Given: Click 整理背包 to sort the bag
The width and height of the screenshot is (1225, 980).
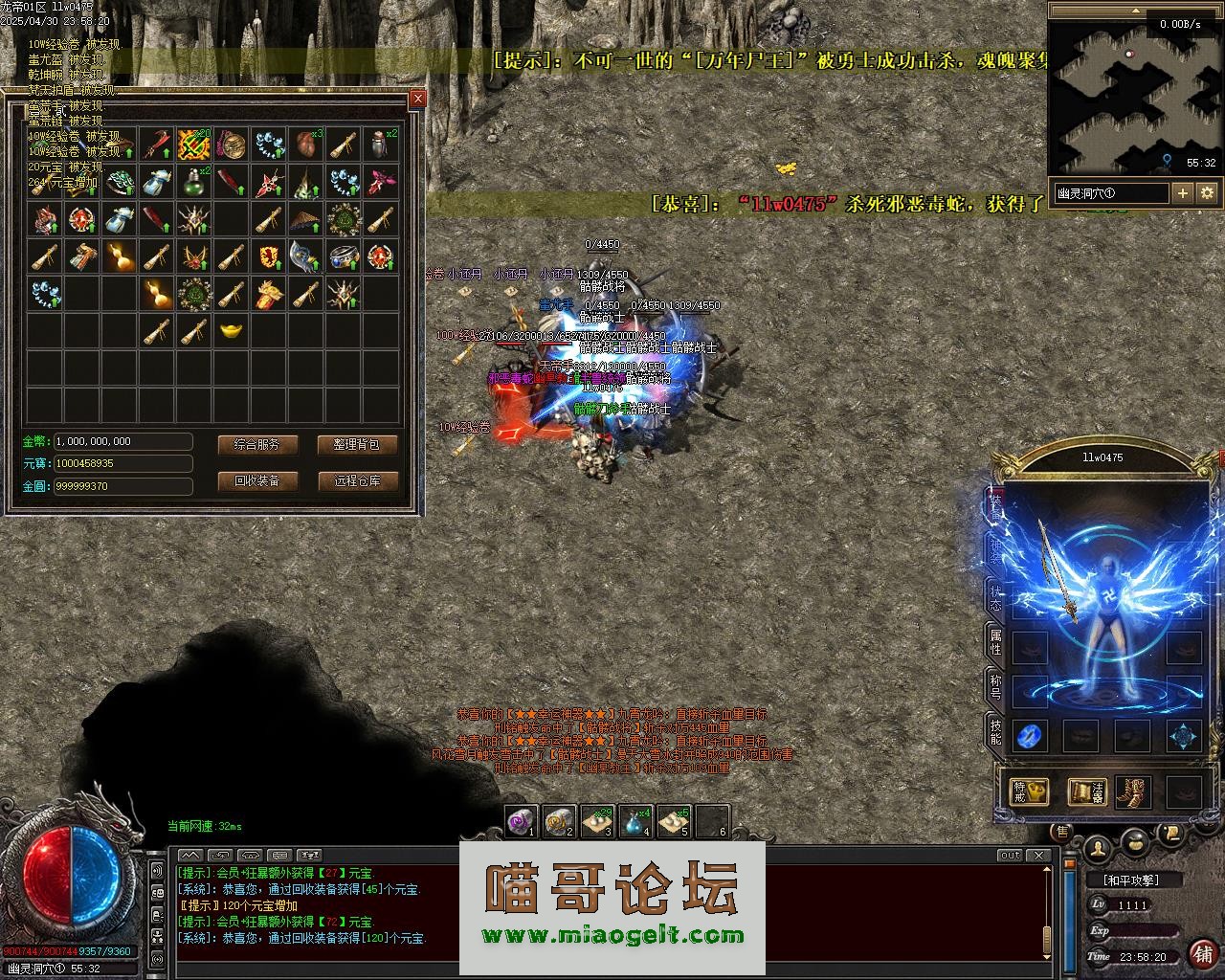Looking at the screenshot, I should (x=357, y=445).
